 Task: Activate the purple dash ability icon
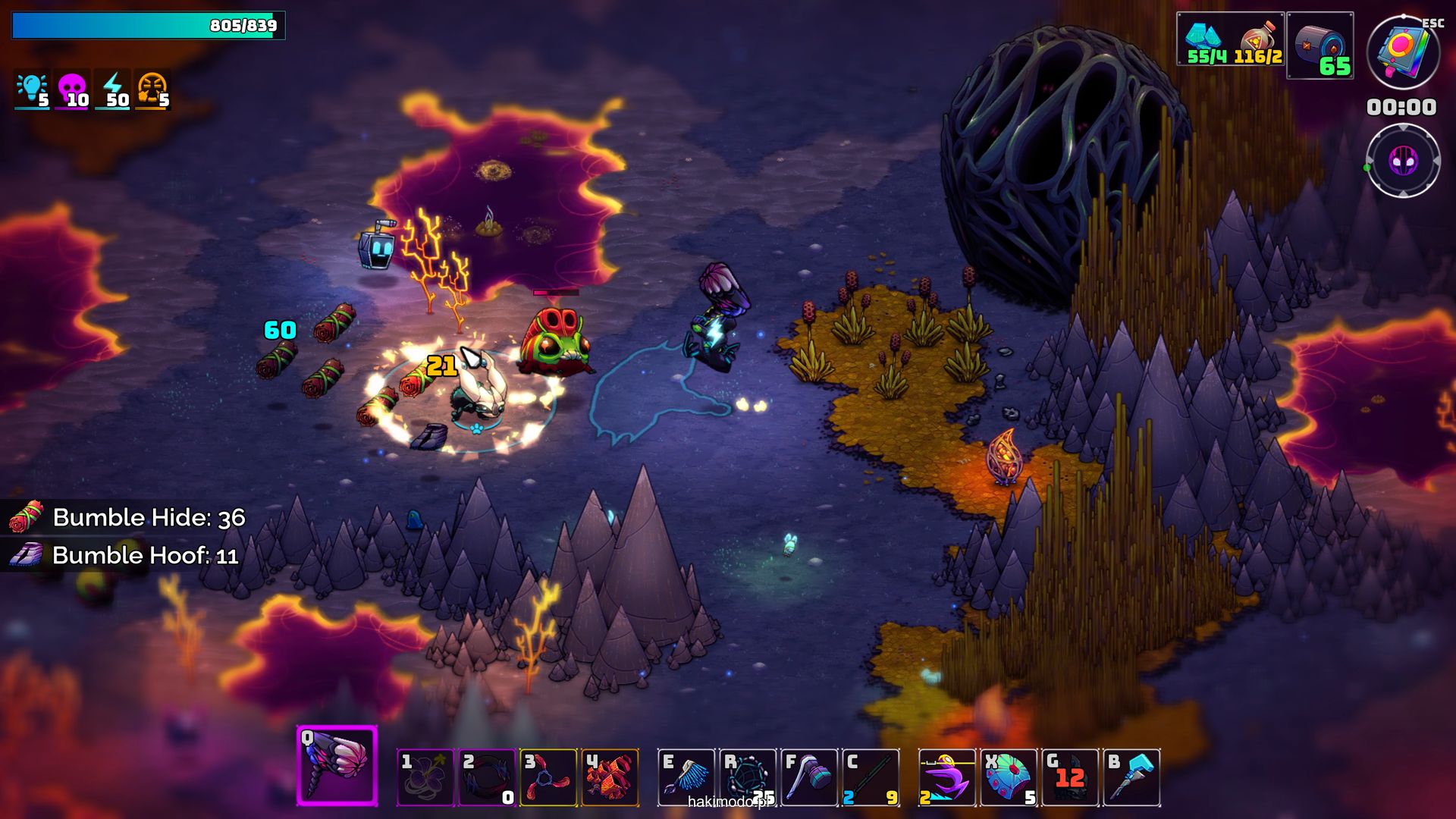pyautogui.click(x=947, y=777)
